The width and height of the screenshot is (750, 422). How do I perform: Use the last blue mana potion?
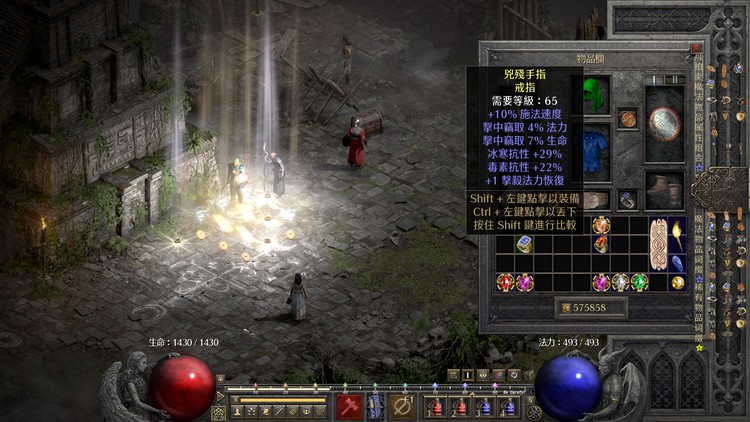(x=509, y=407)
